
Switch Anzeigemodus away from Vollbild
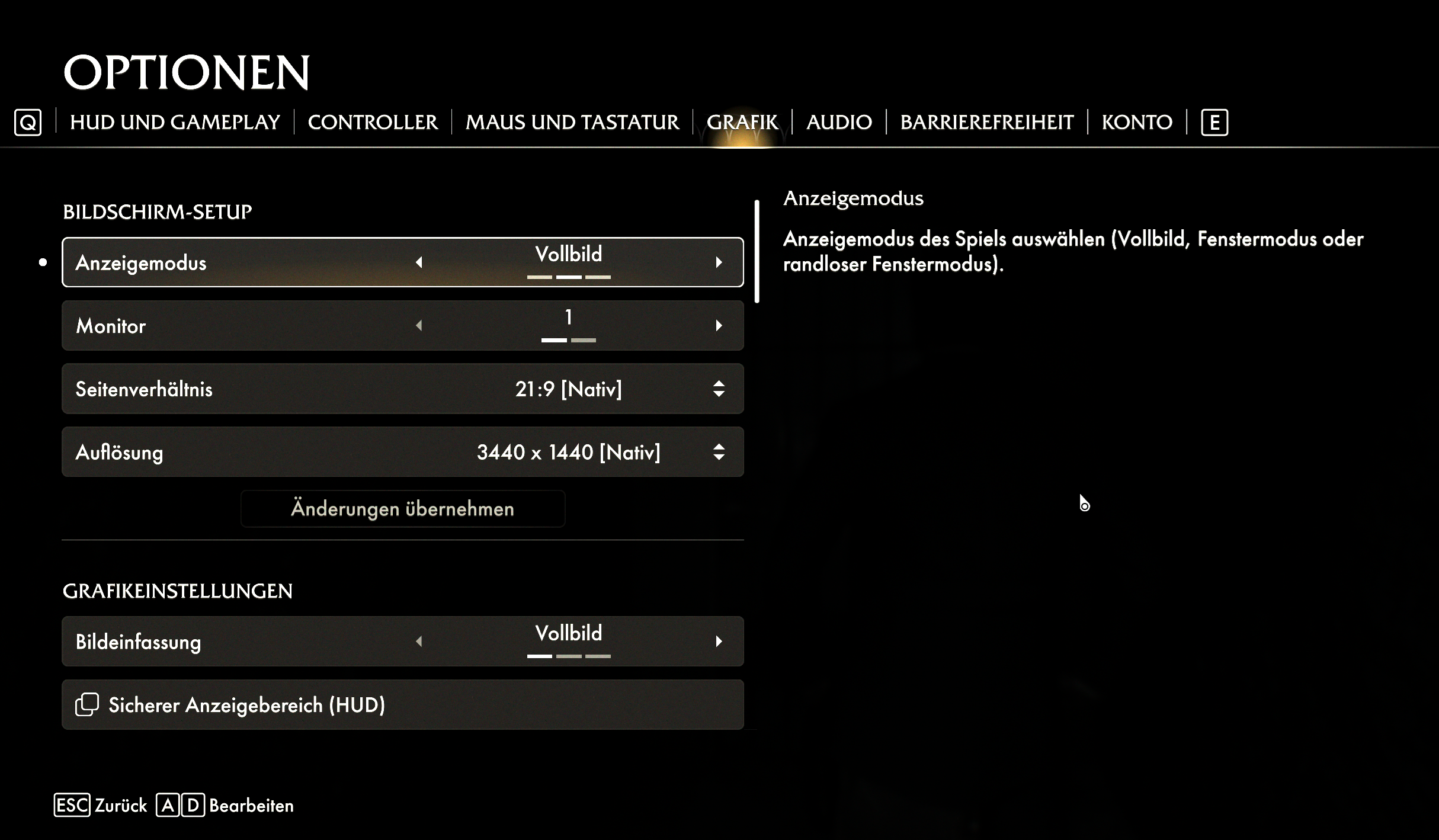[x=720, y=262]
